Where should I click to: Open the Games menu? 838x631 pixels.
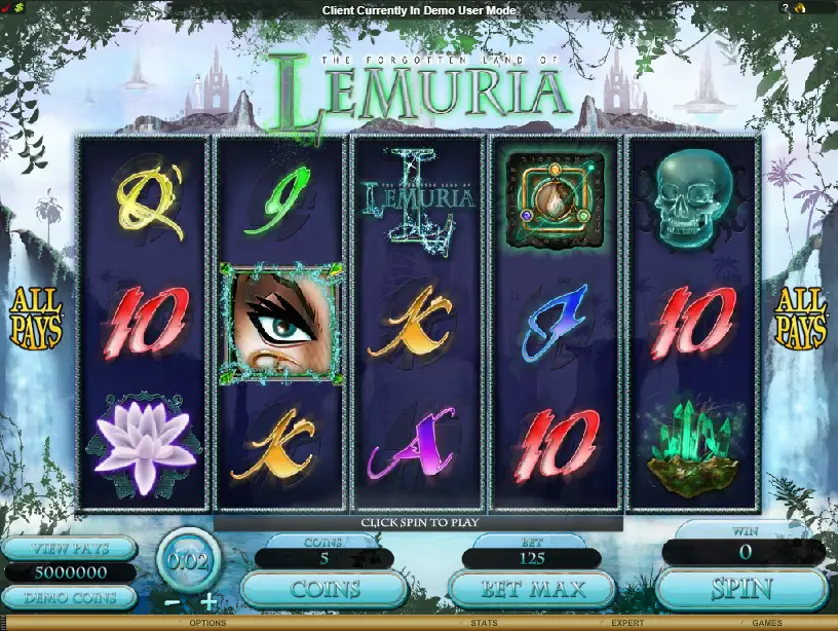(767, 623)
